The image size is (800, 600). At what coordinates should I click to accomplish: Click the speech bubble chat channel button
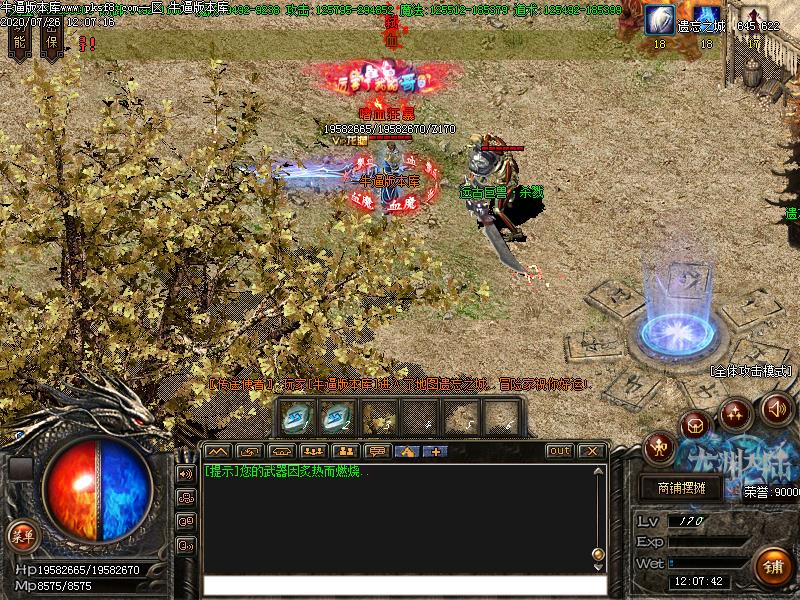pyautogui.click(x=376, y=451)
